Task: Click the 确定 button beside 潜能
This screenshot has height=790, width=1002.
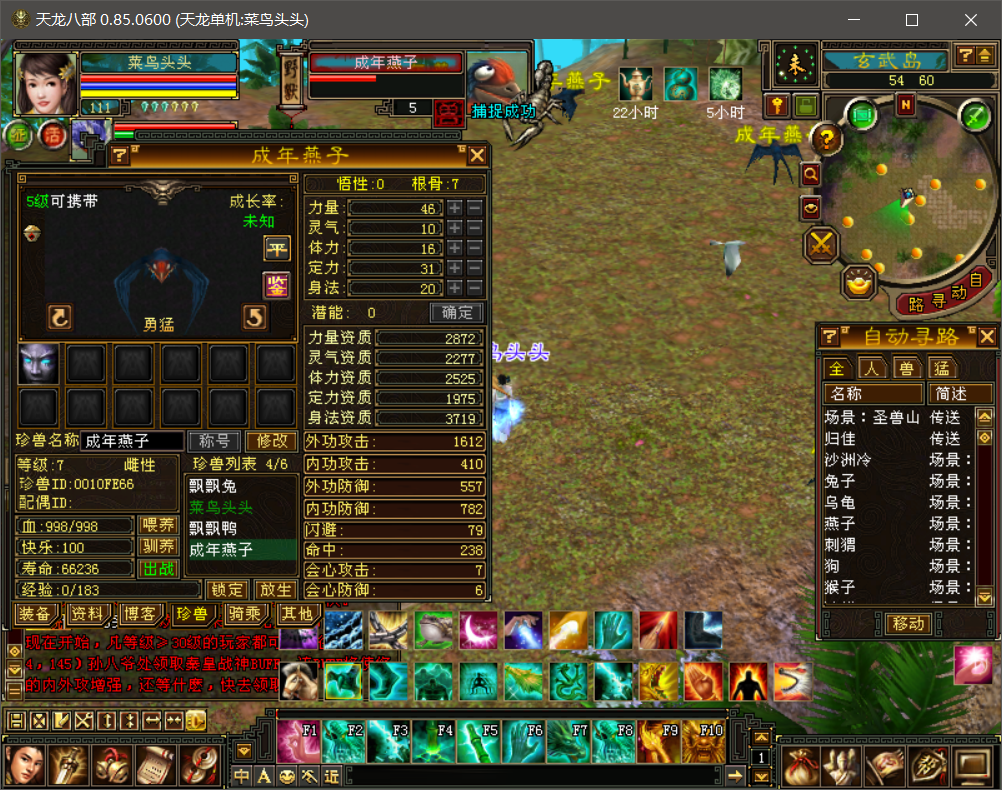Action: (456, 313)
